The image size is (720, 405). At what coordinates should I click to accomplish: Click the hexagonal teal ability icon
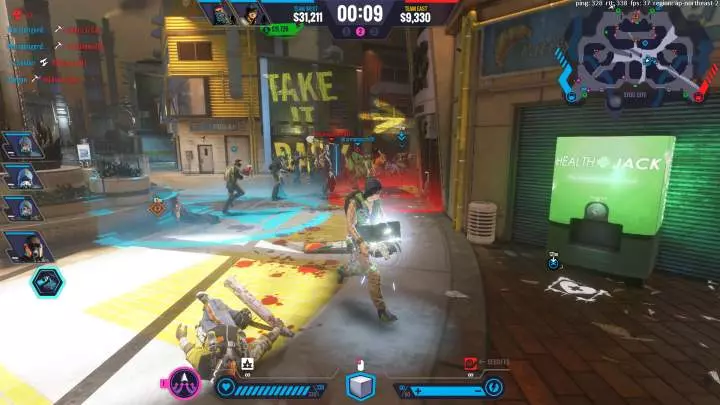(x=46, y=283)
